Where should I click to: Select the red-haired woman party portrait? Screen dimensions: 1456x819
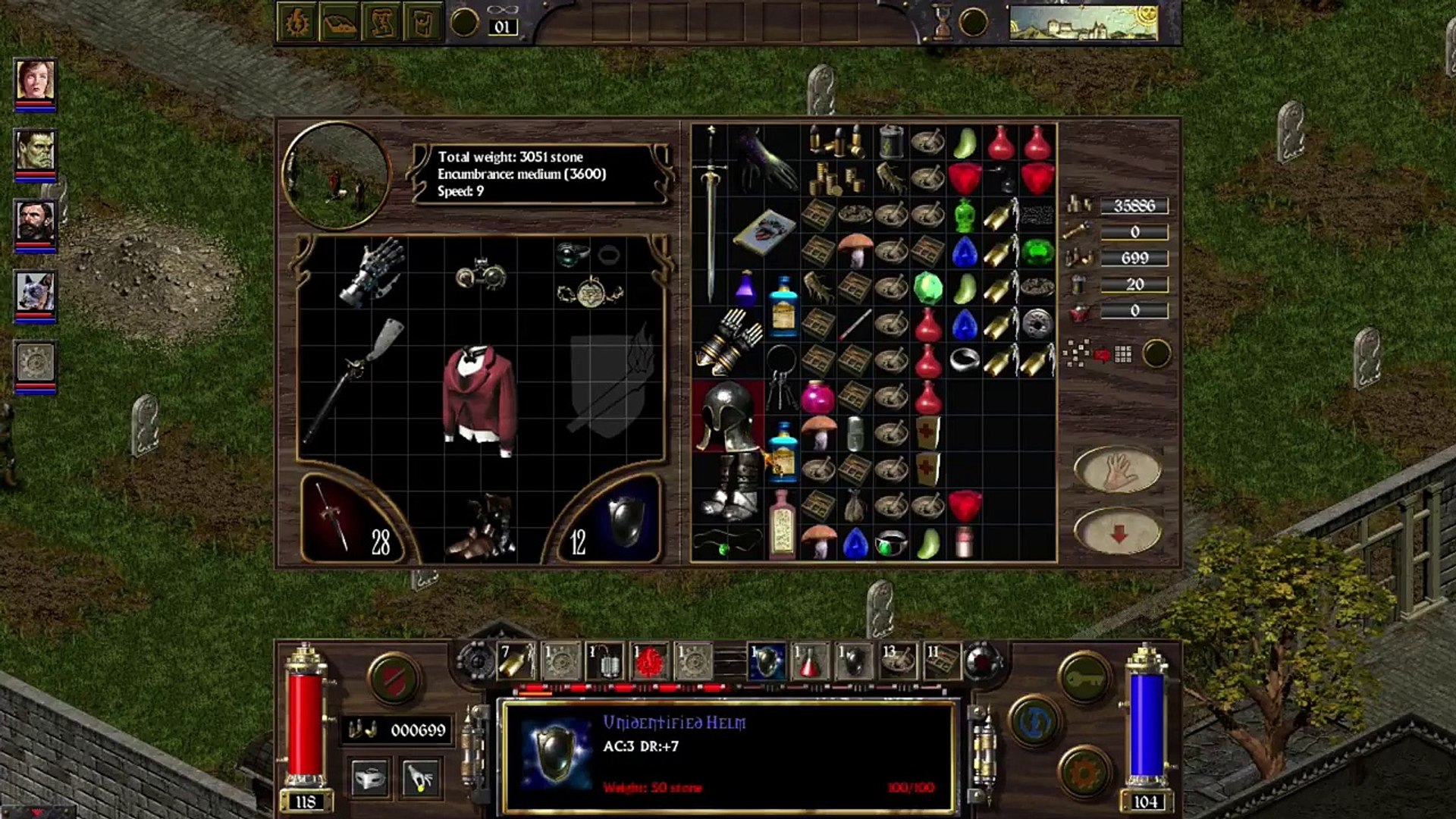click(35, 80)
